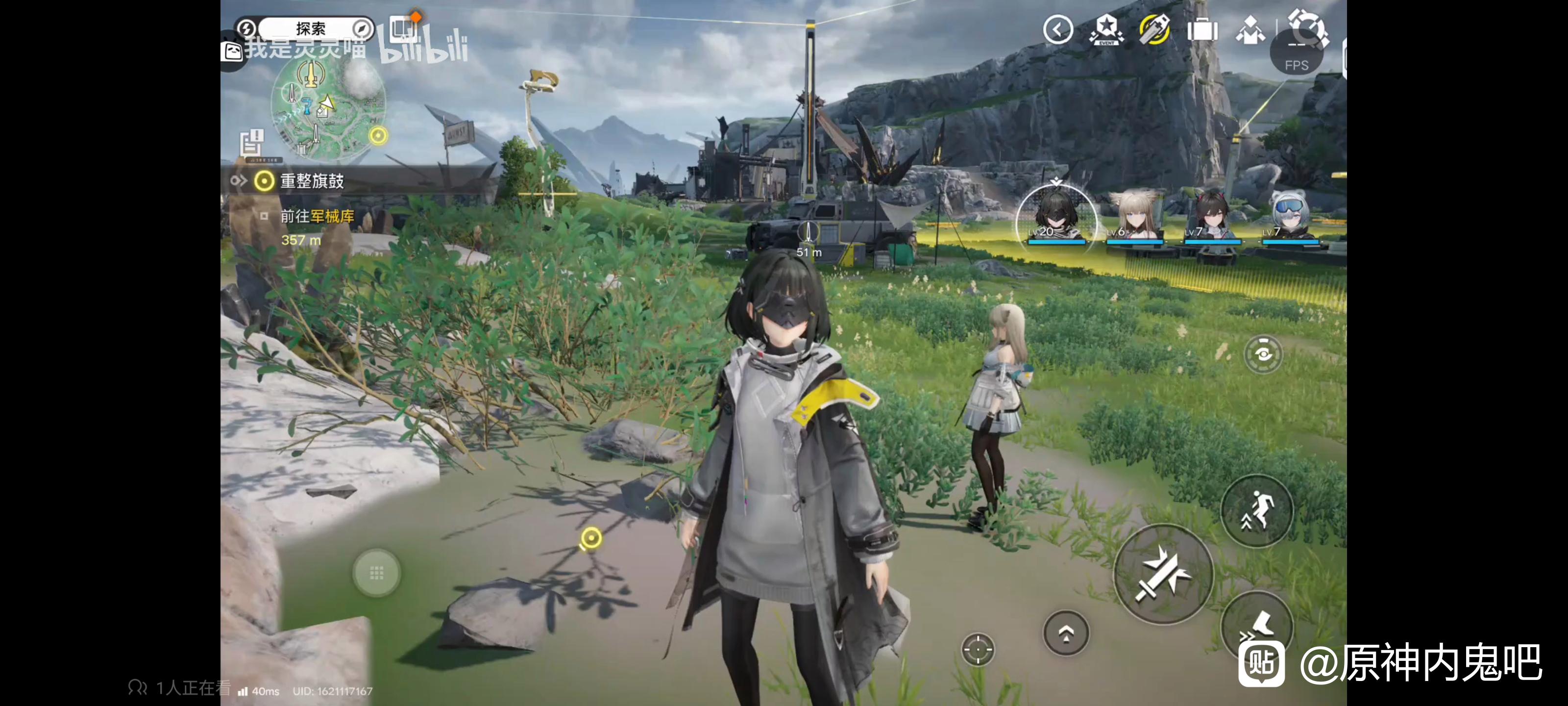Image resolution: width=1568 pixels, height=706 pixels.
Task: Open the book icon with orange marker
Action: 403,28
